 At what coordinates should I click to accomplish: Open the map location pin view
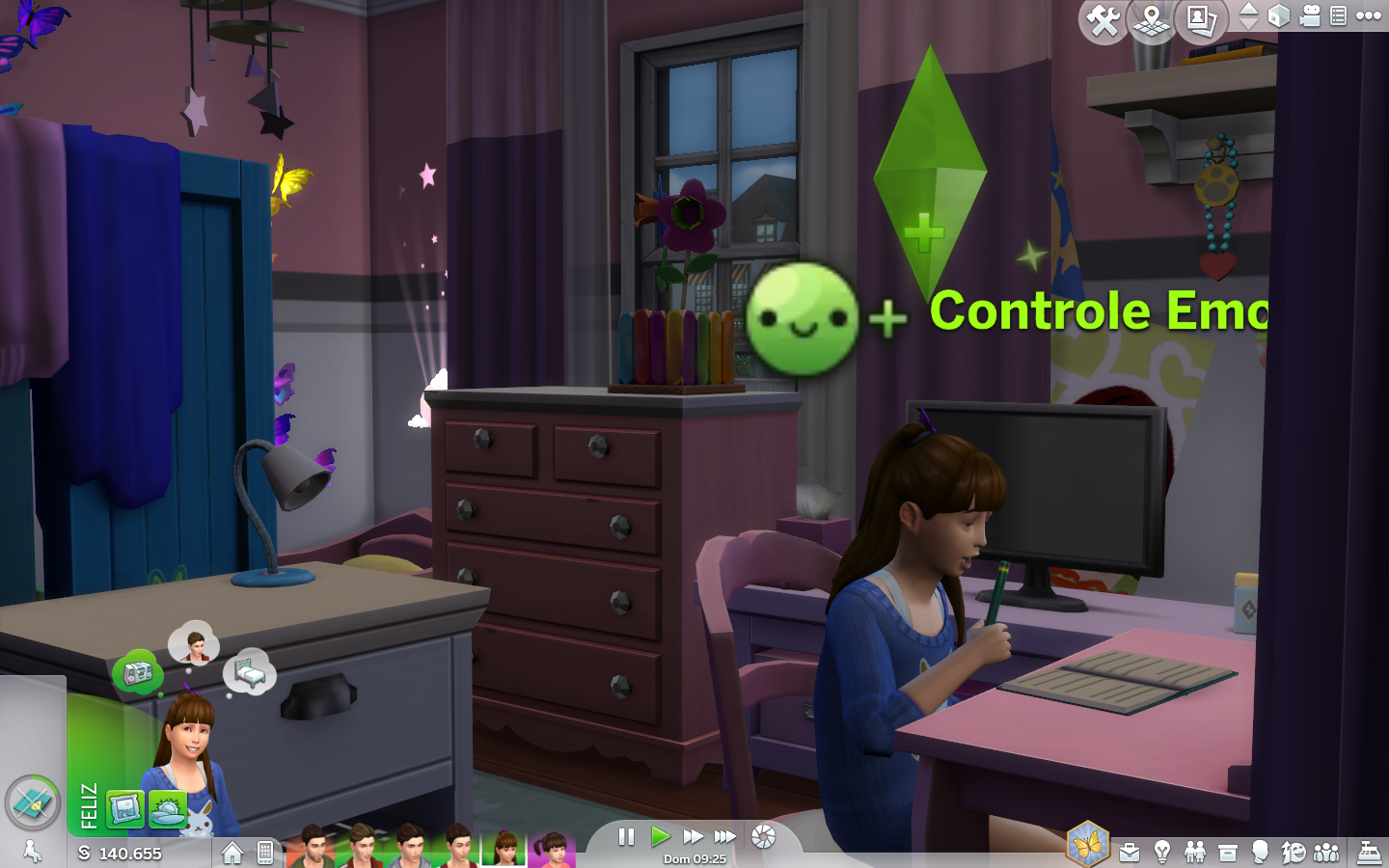(1152, 20)
